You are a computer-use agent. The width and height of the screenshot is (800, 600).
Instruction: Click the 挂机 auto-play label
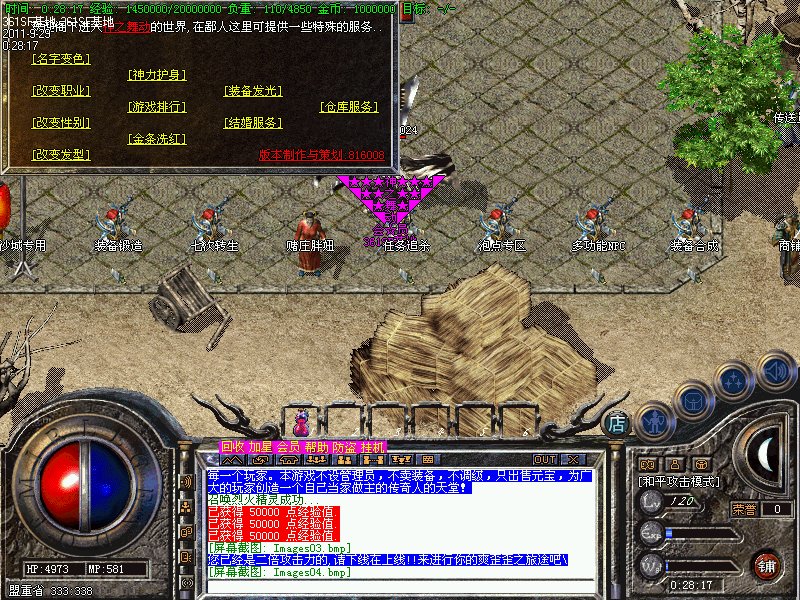tap(373, 447)
